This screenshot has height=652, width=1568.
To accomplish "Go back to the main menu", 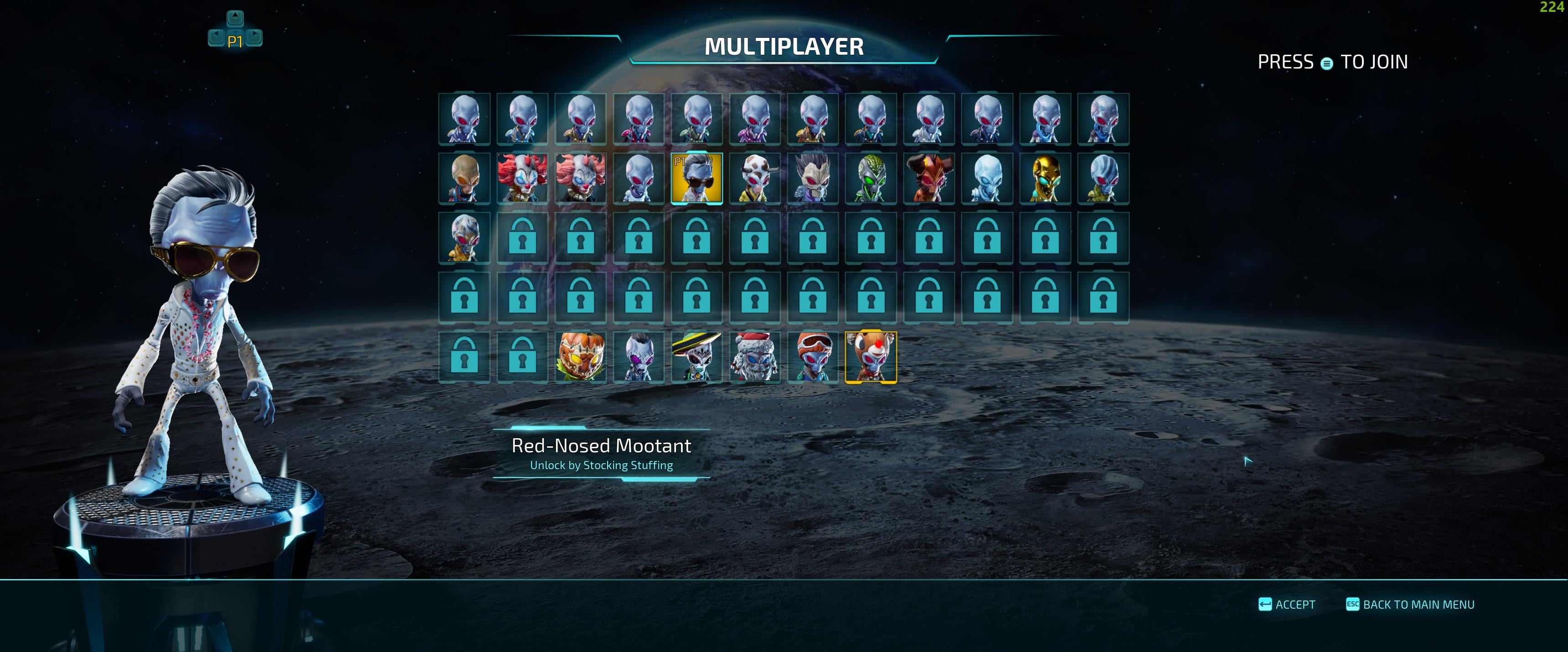I will pyautogui.click(x=1410, y=605).
